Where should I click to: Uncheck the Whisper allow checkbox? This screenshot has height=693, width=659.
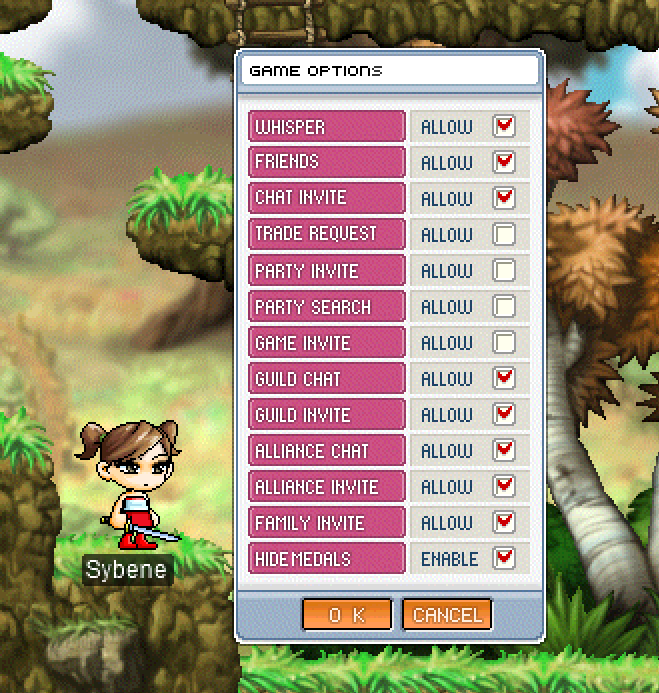pyautogui.click(x=504, y=127)
